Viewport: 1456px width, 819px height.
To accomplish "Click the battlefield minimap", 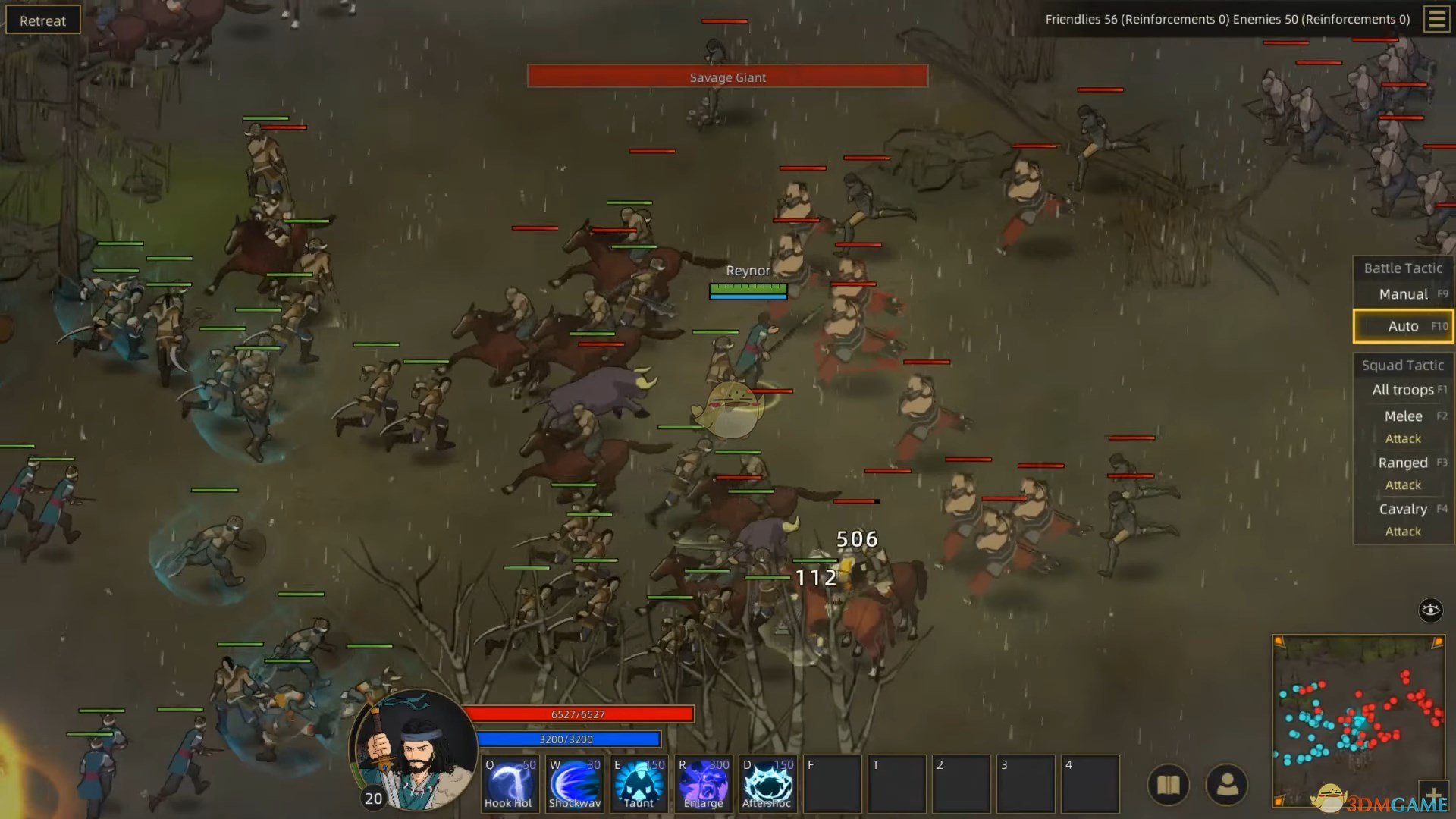I will coord(1357,717).
